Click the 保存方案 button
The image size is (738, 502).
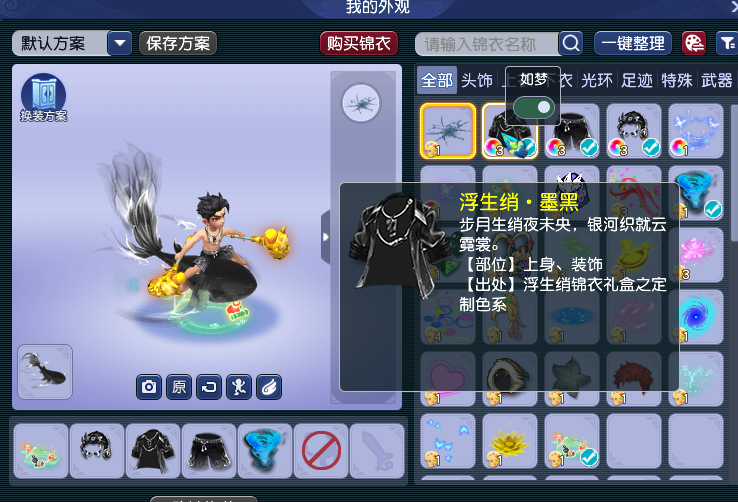coord(178,43)
